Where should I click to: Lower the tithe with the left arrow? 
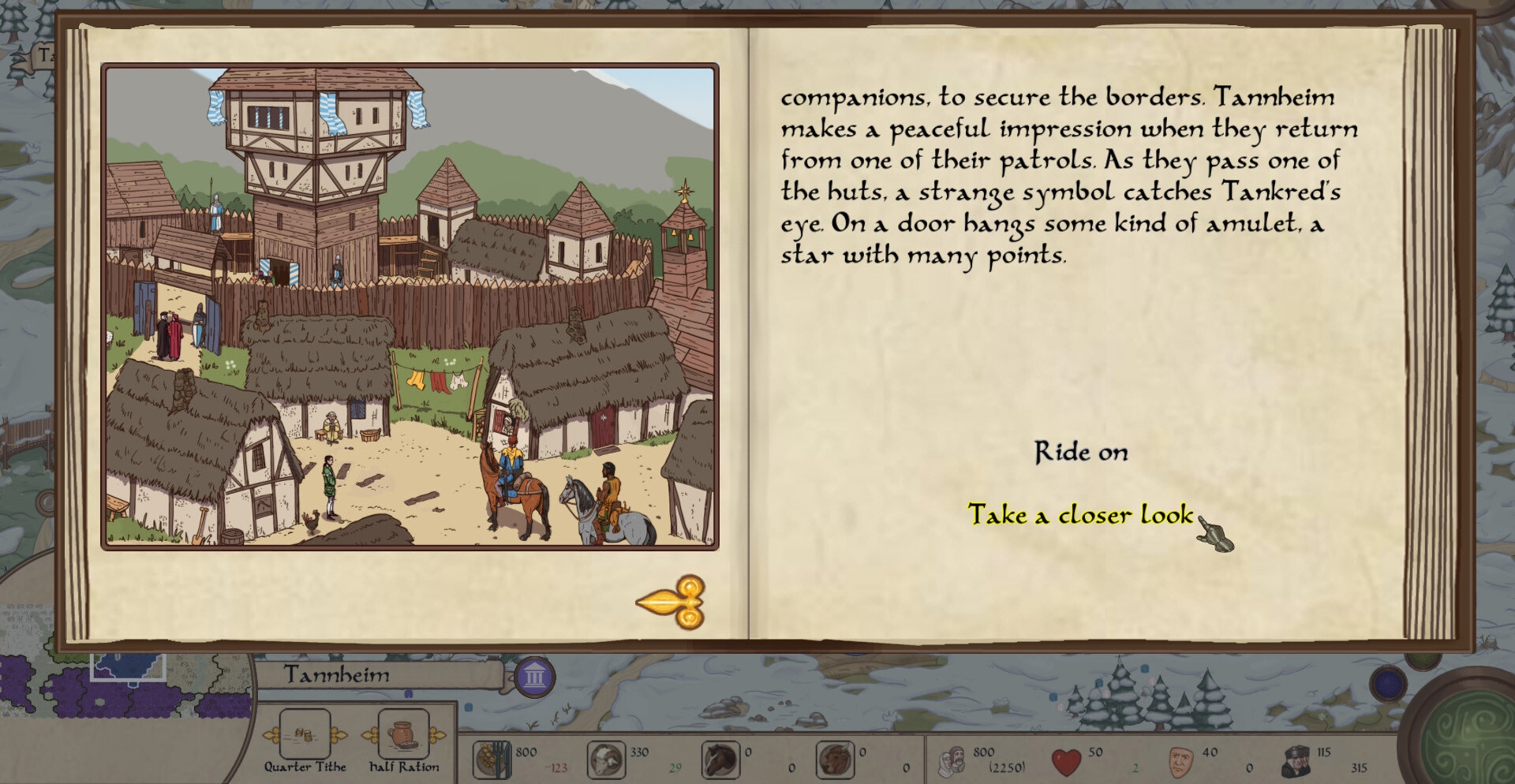point(271,735)
